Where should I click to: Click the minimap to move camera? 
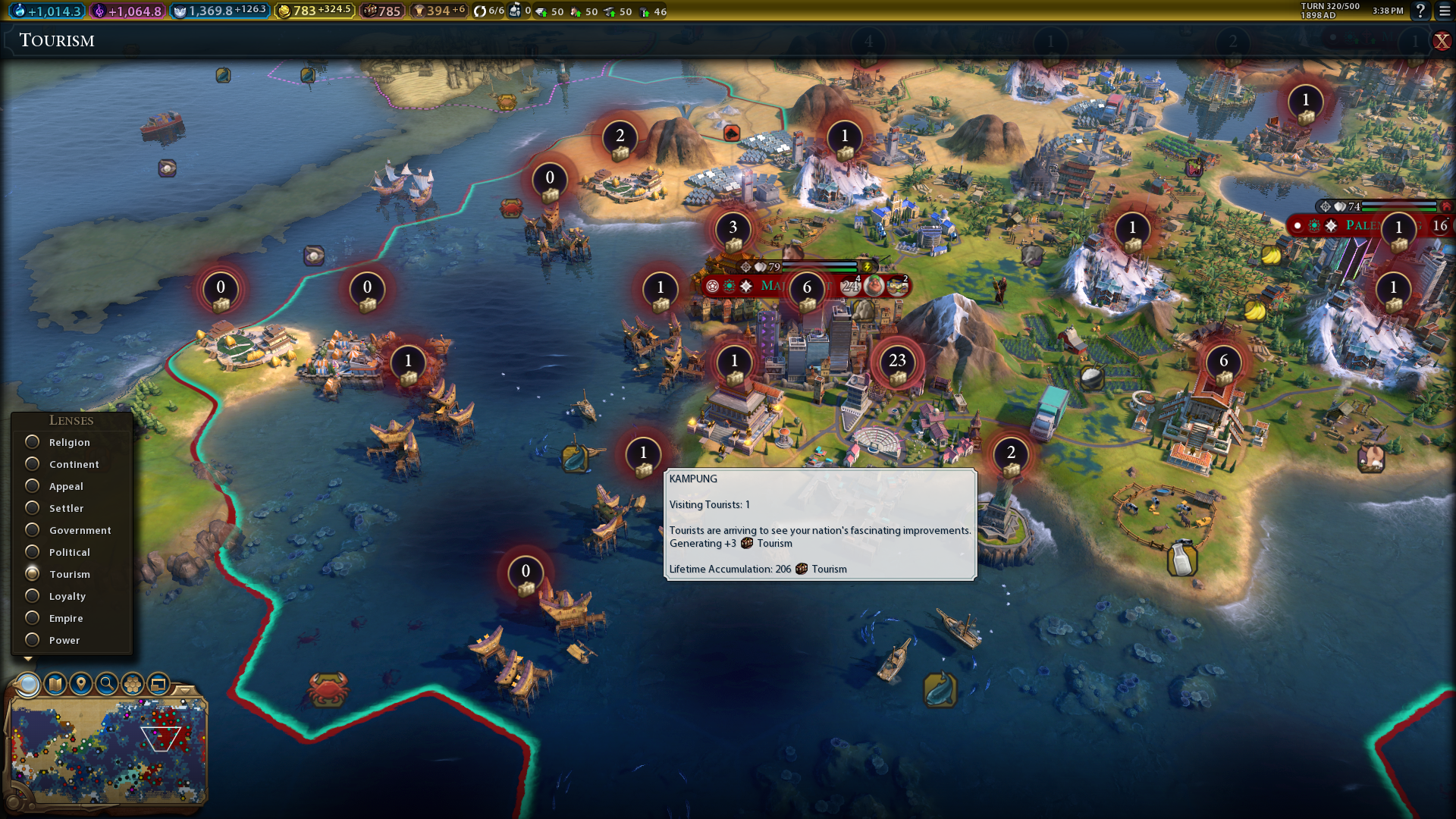tap(106, 751)
